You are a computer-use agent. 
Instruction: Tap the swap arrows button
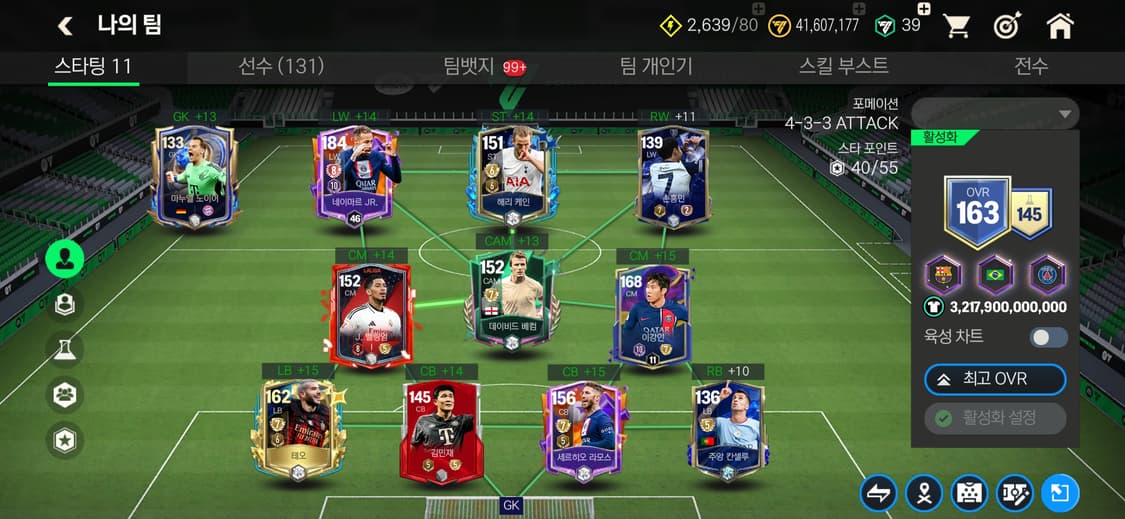click(877, 492)
